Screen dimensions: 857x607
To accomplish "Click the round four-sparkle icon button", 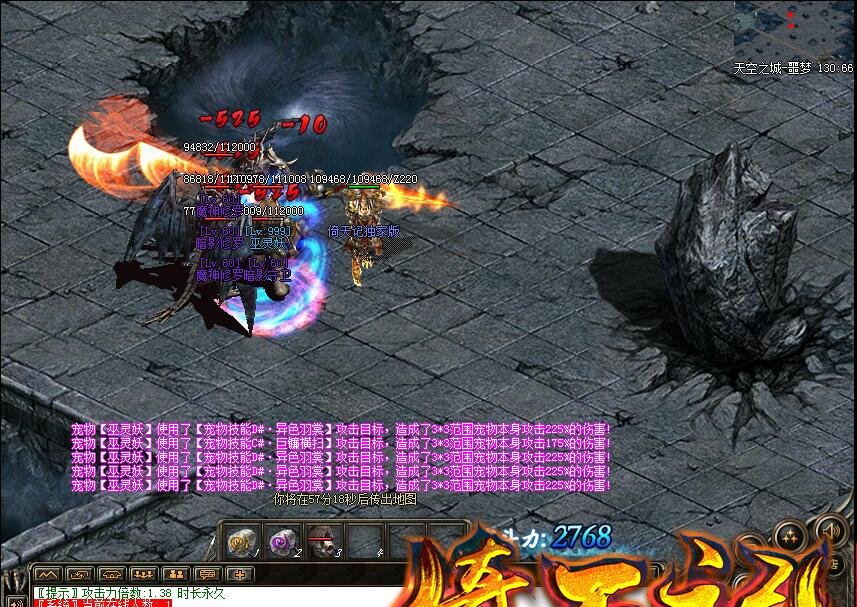I will 789,536.
